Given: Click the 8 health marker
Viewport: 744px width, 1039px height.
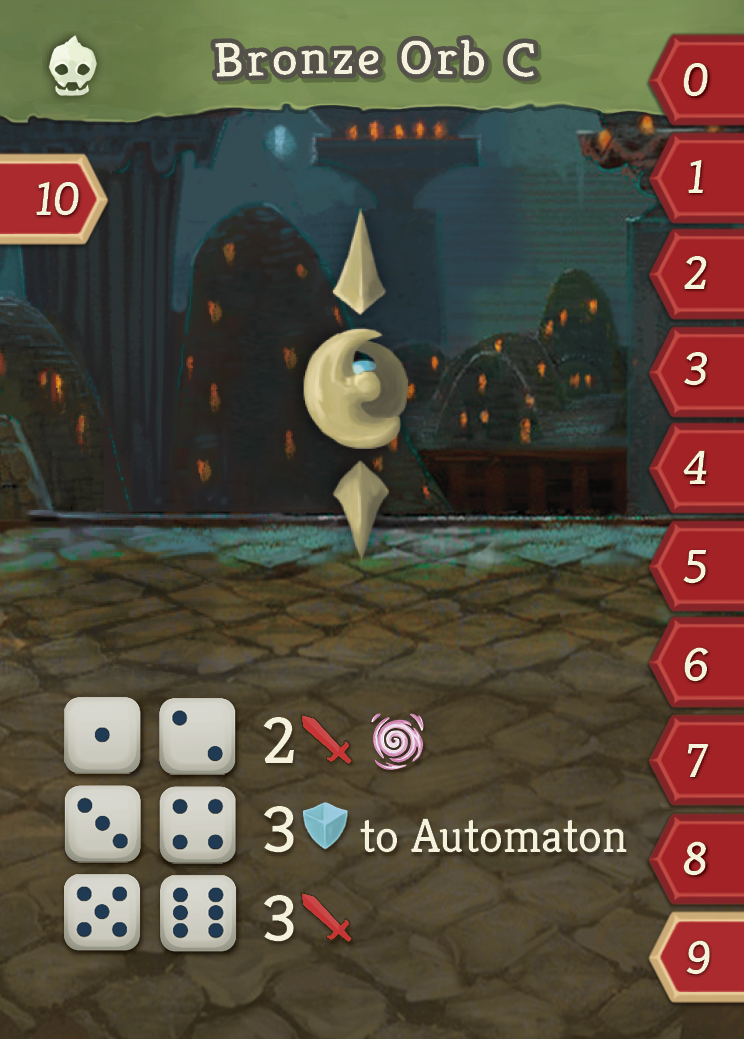Looking at the screenshot, I should coord(697,859).
